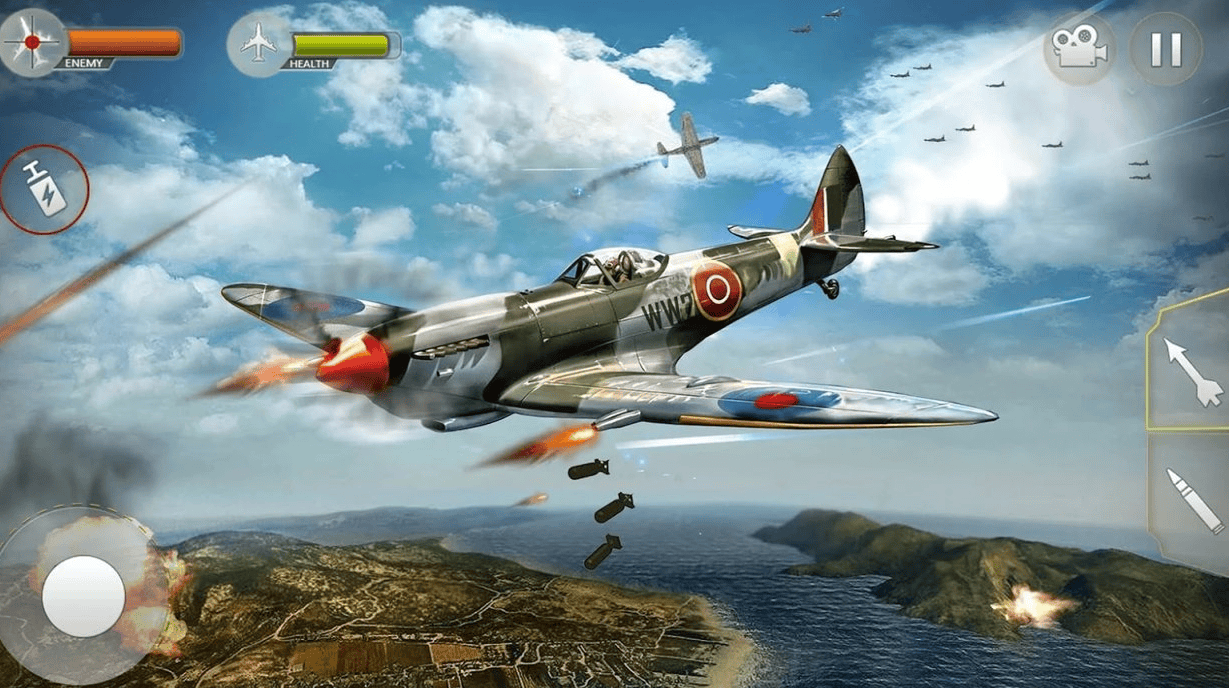This screenshot has height=688, width=1229.
Task: Activate the nitro boost canister
Action: tap(44, 189)
